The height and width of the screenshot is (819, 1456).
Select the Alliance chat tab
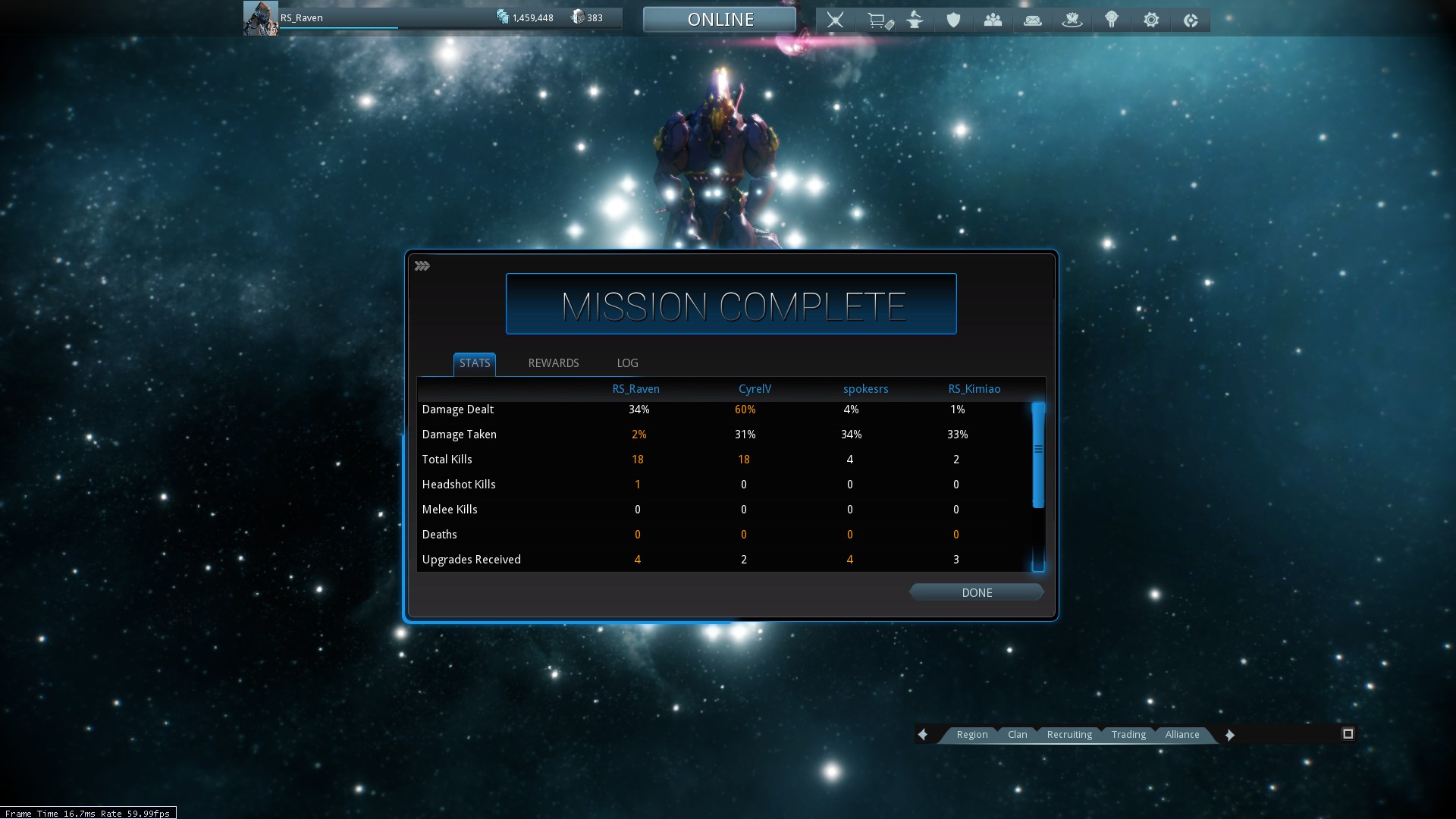1181,734
